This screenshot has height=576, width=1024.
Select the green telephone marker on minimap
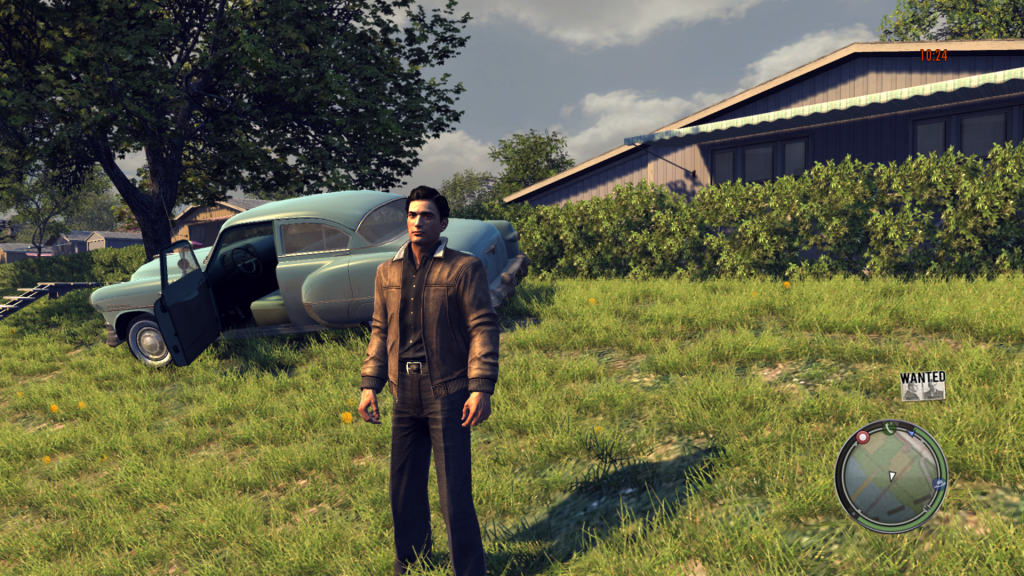(x=887, y=427)
